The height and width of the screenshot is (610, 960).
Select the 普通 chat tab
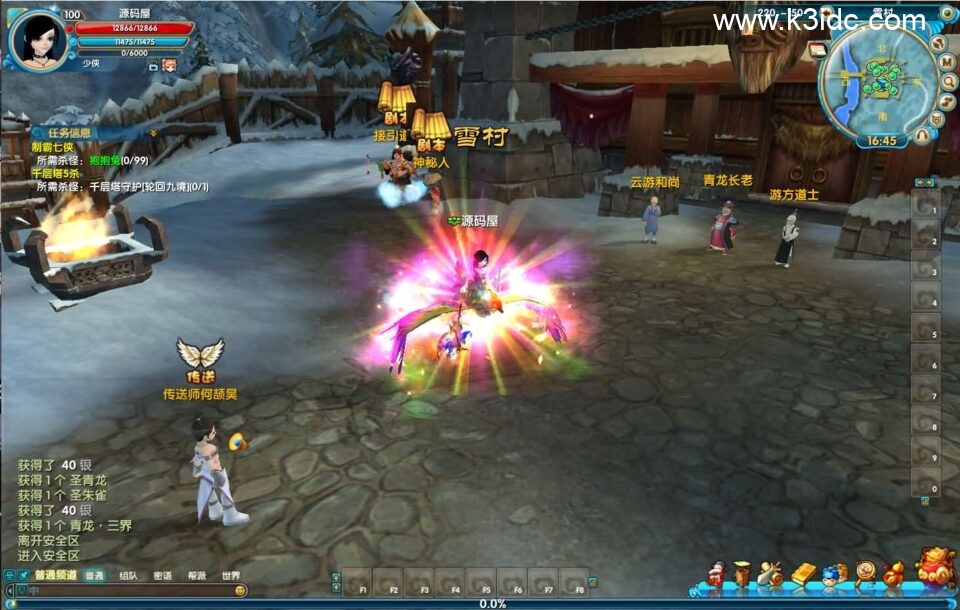point(93,576)
